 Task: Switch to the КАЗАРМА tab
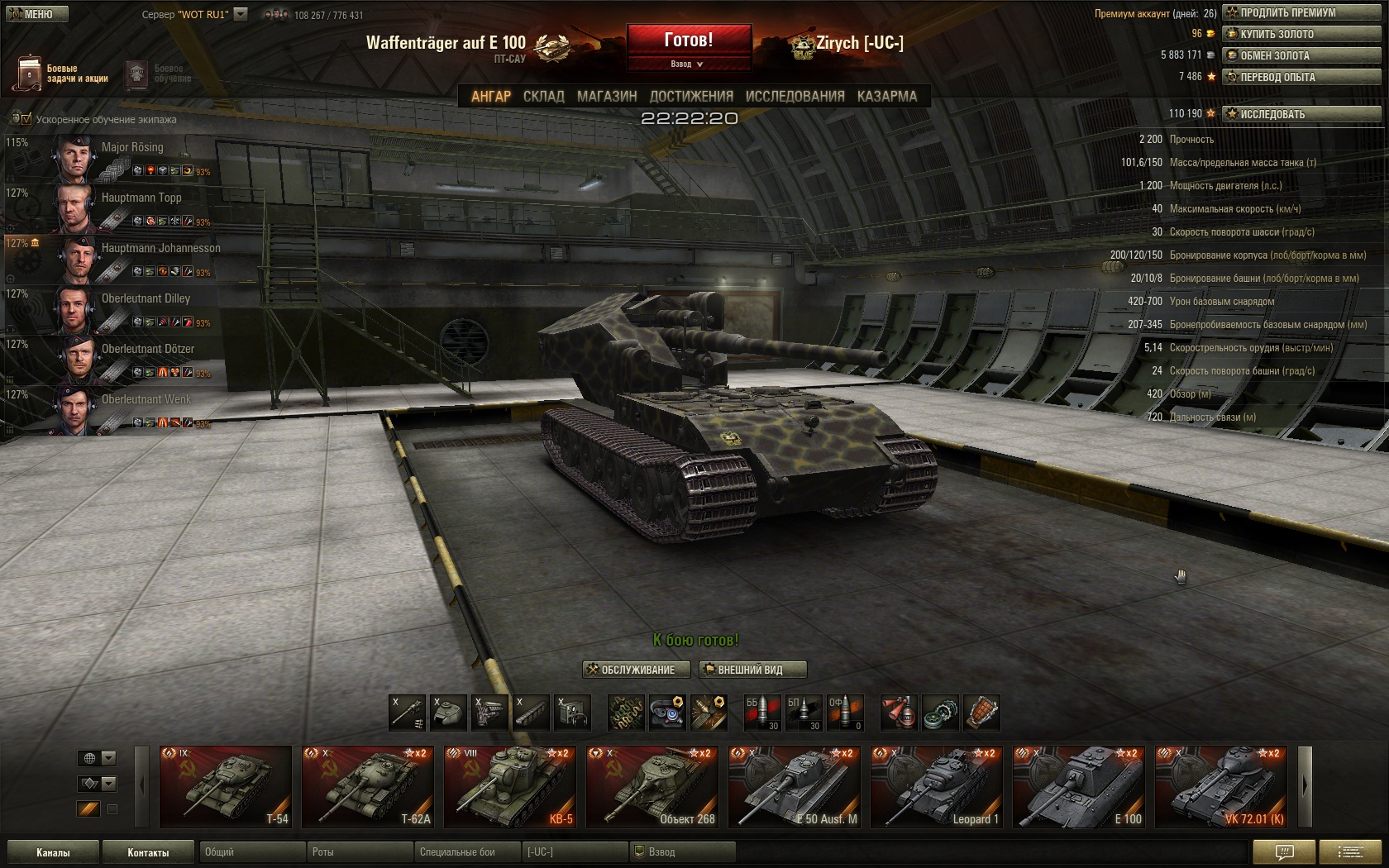point(886,96)
